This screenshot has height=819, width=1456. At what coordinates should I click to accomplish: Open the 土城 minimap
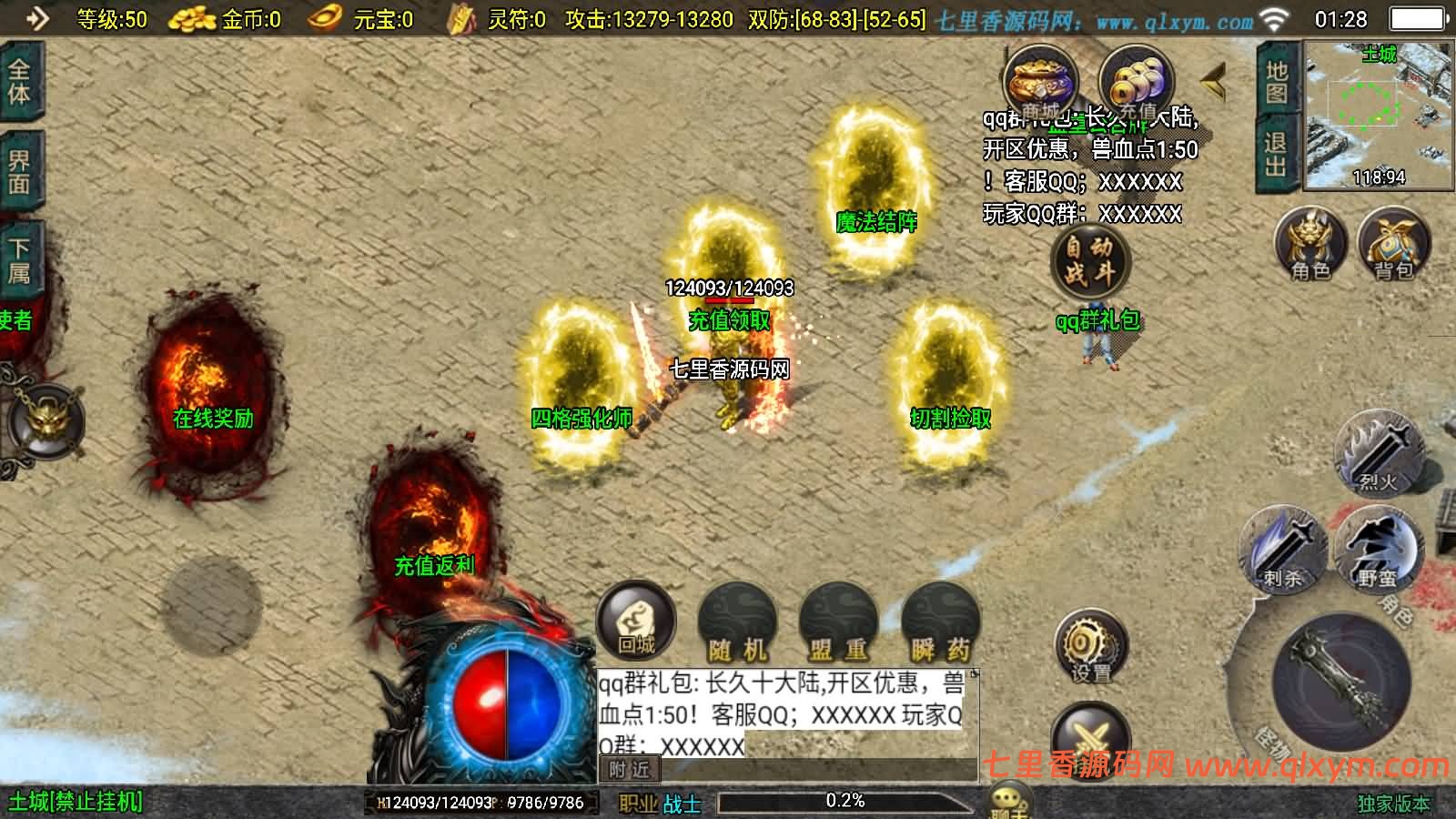click(1379, 116)
